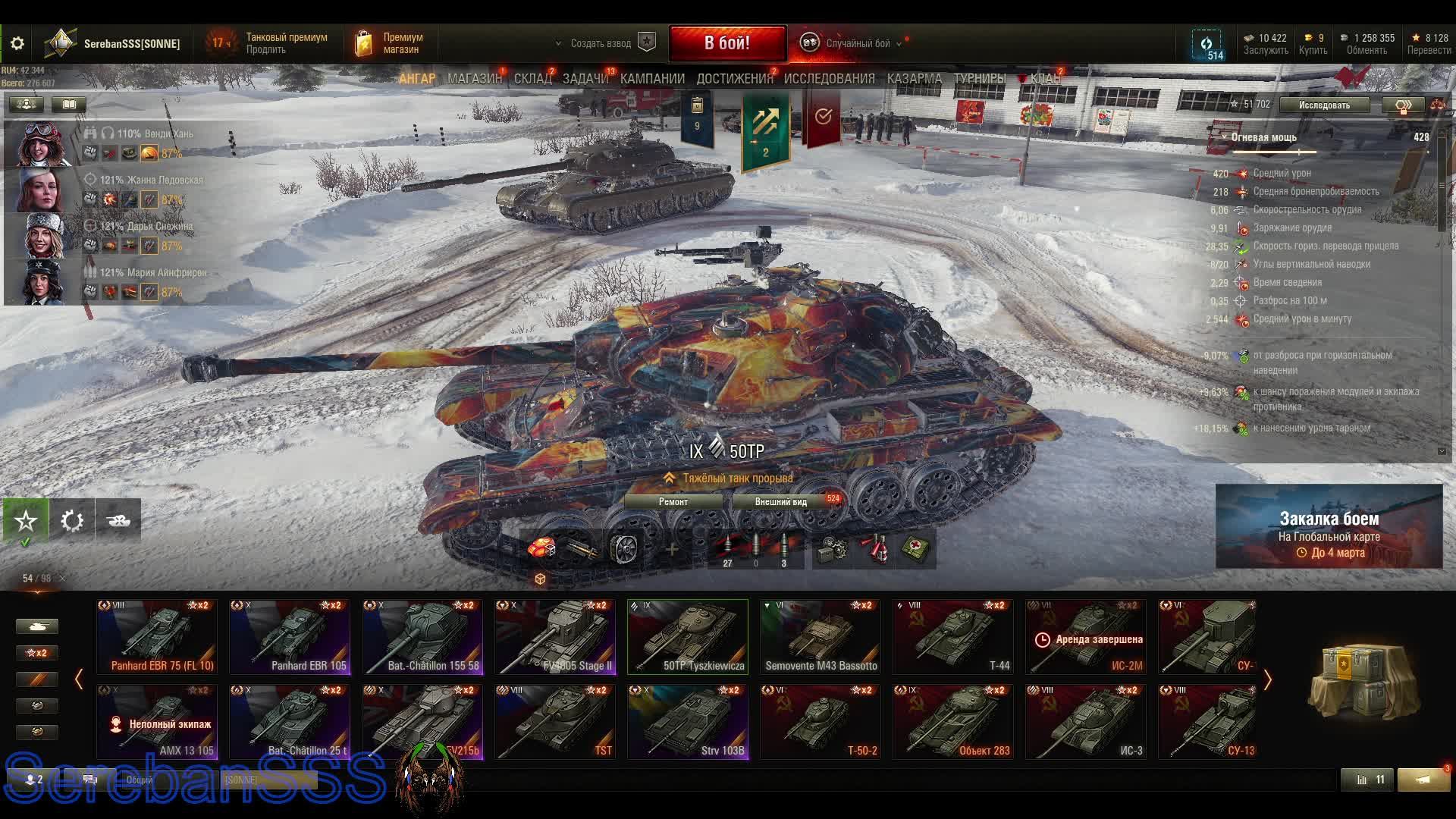Start battle with the red В бой! button
Image resolution: width=1456 pixels, height=819 pixels.
pos(726,43)
